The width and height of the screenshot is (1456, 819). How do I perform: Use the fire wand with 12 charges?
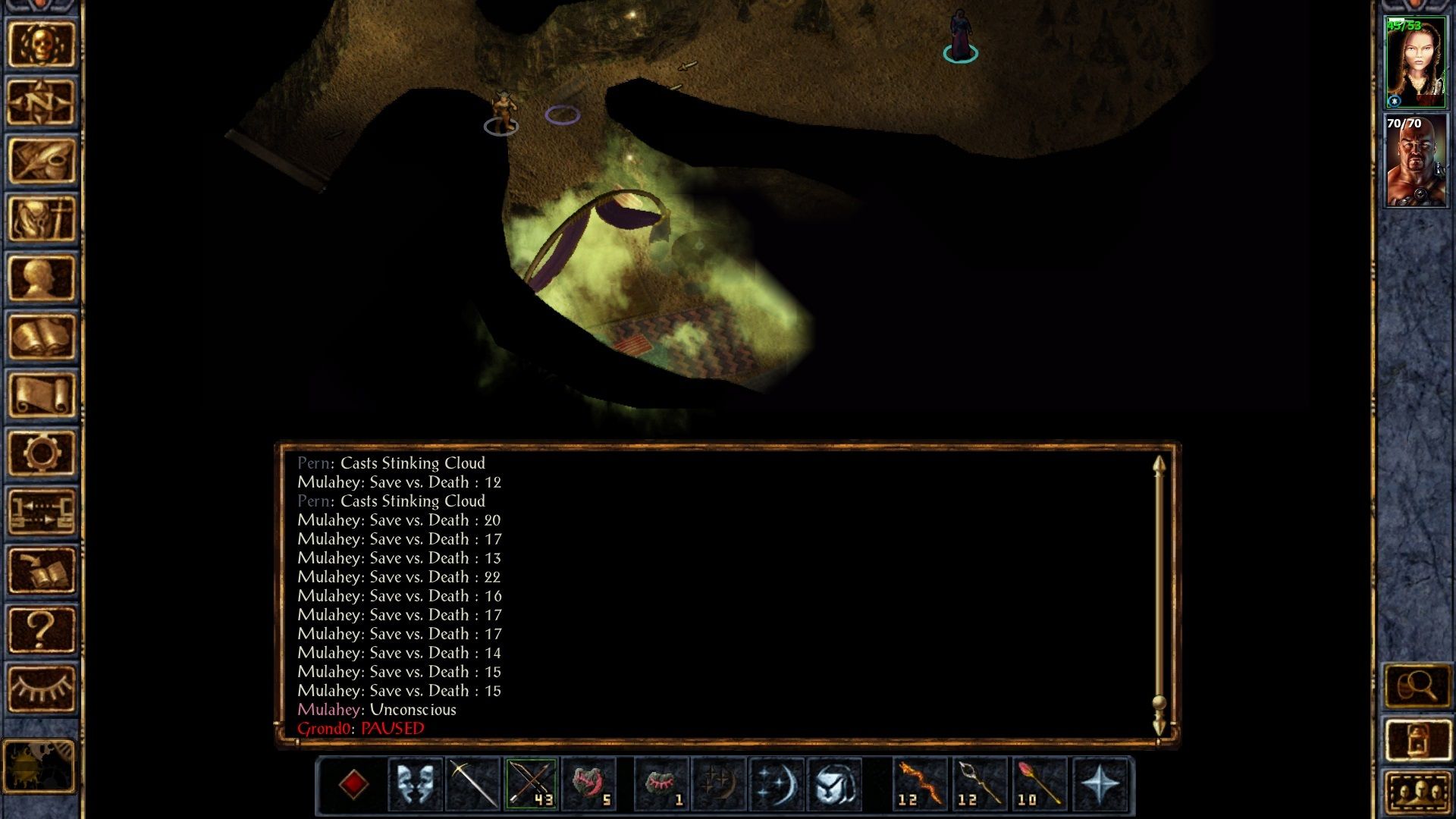[x=921, y=783]
